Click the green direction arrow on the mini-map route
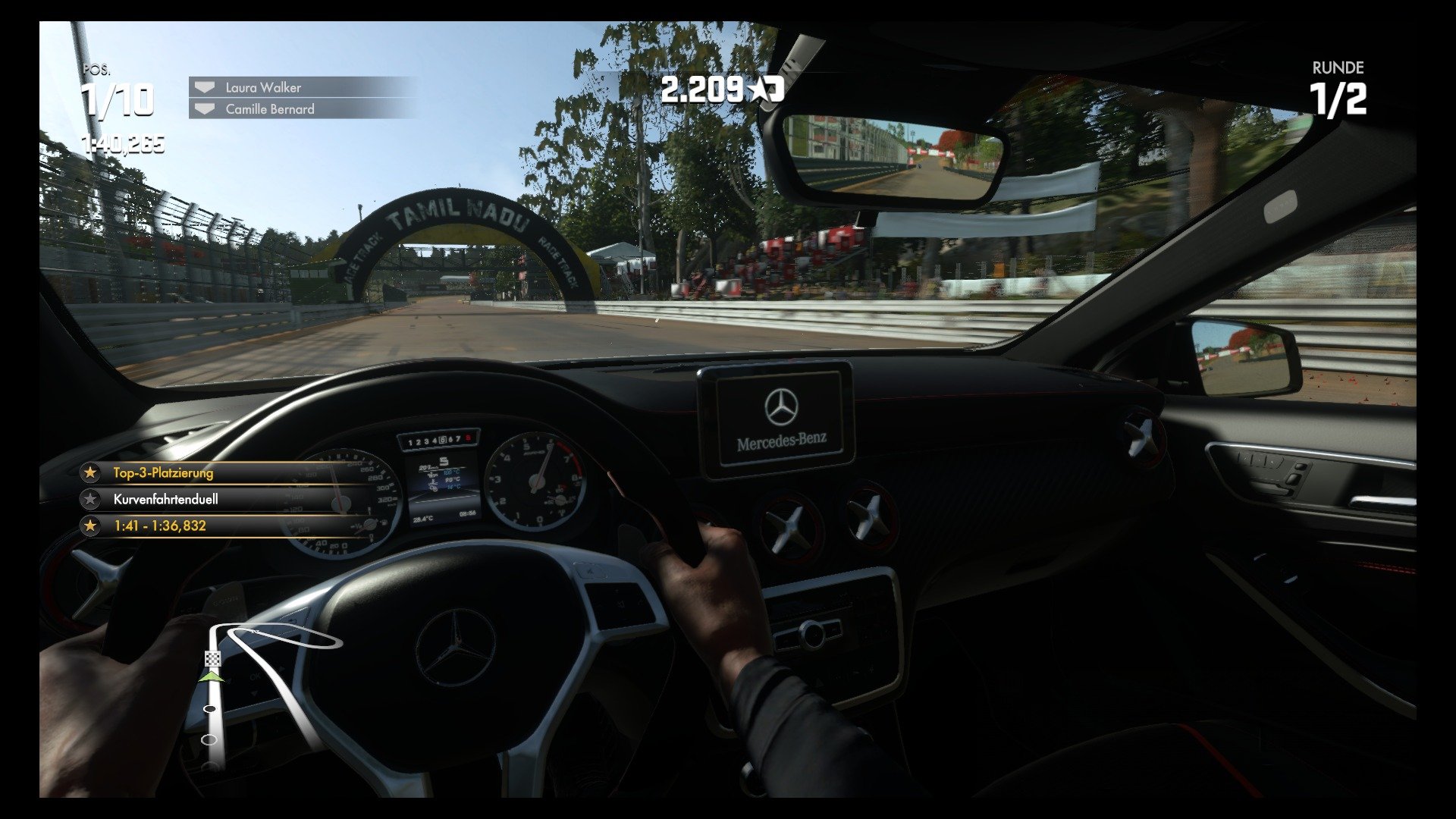The height and width of the screenshot is (819, 1456). tap(211, 676)
